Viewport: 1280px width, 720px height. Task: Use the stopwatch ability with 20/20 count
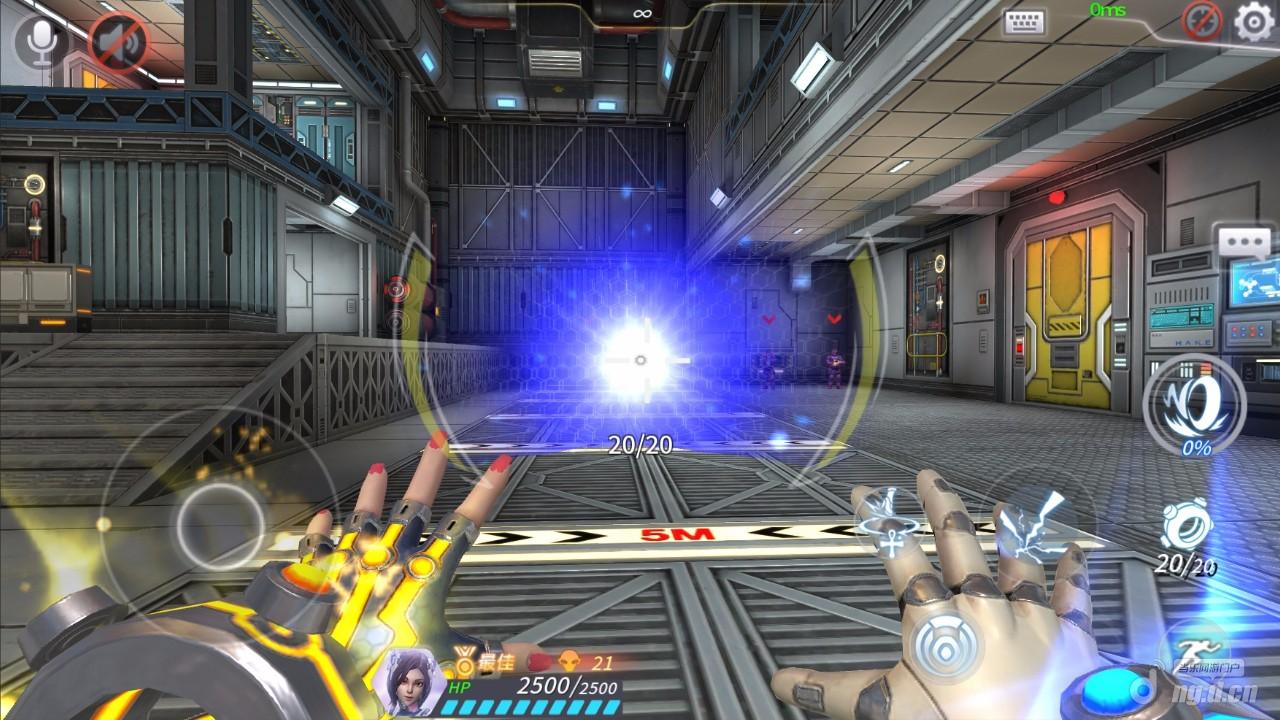pos(1187,526)
